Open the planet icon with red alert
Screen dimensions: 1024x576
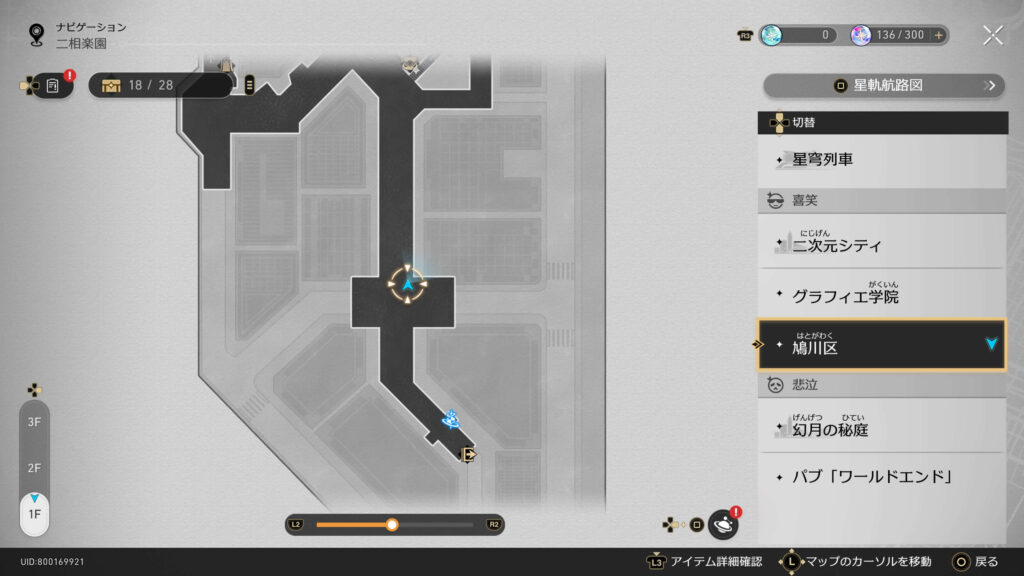point(722,524)
